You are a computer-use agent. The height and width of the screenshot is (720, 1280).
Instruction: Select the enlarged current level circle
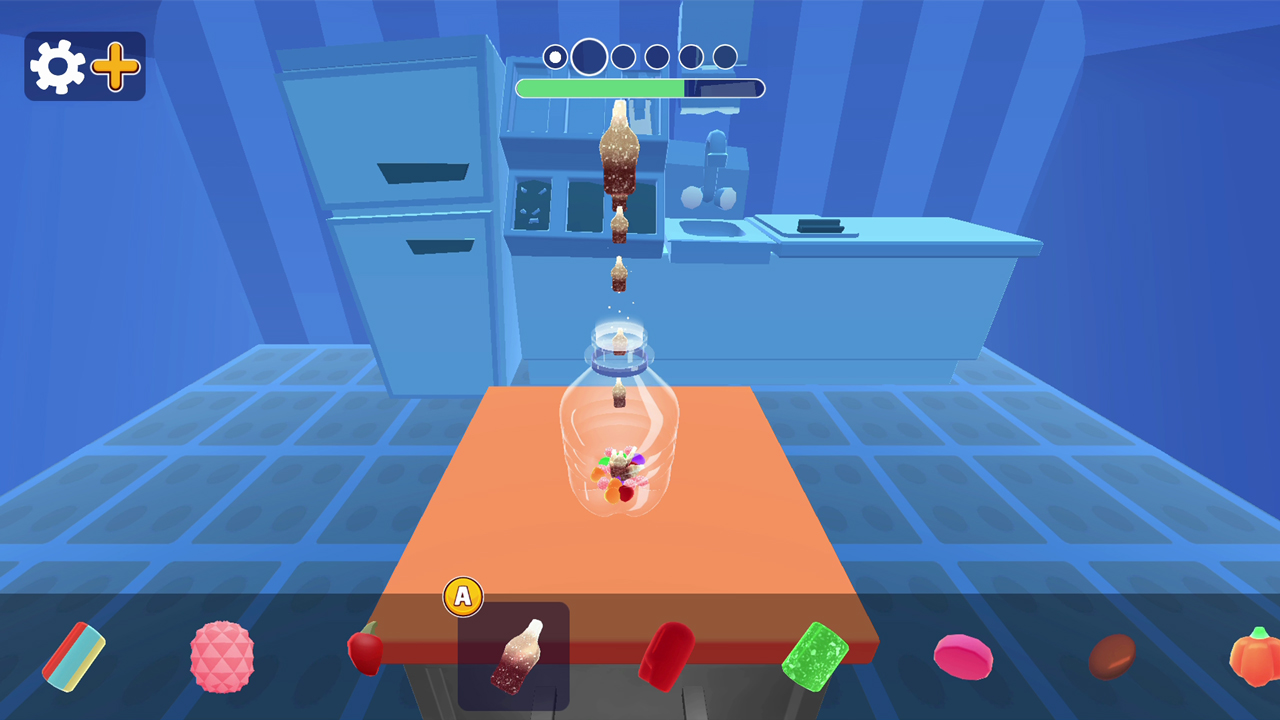(588, 57)
